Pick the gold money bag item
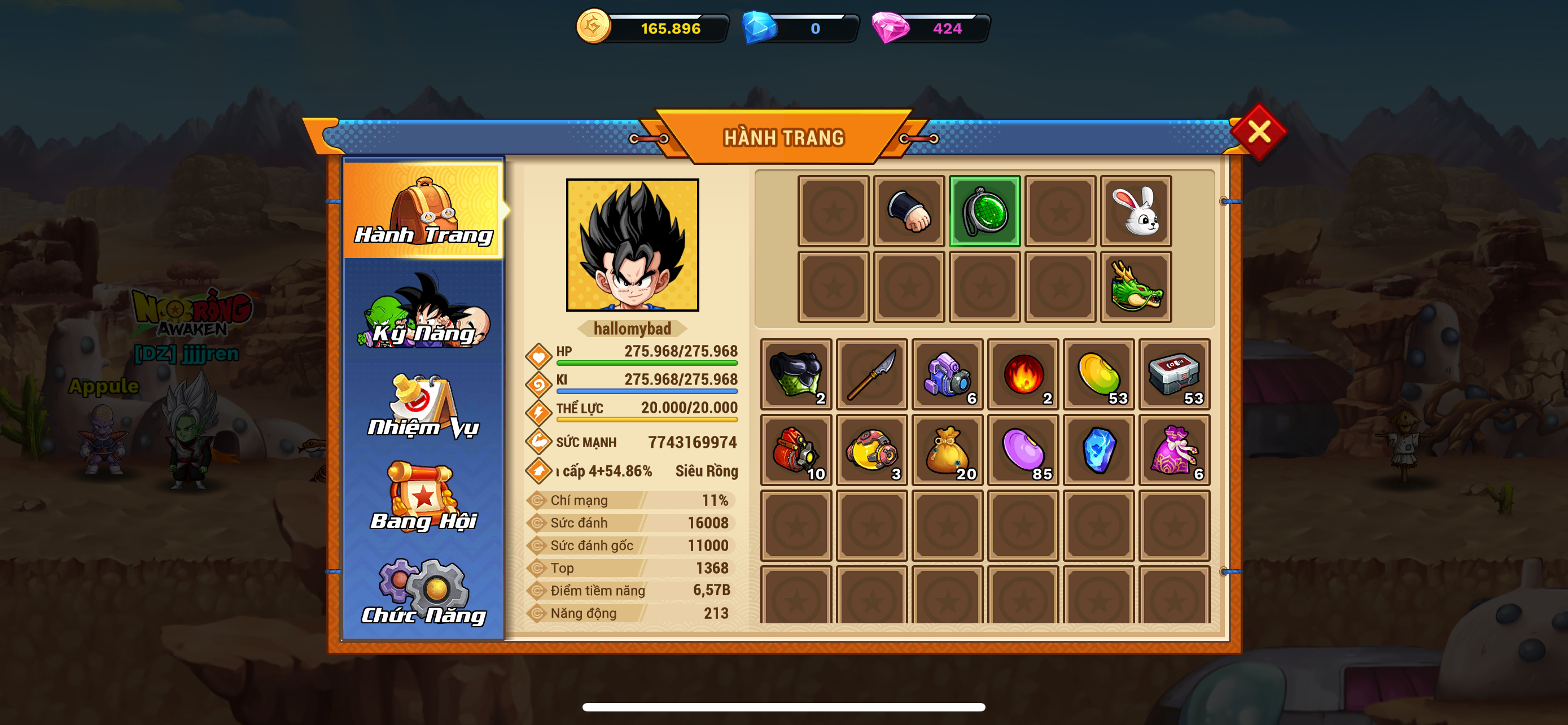This screenshot has width=1568, height=725. (947, 450)
